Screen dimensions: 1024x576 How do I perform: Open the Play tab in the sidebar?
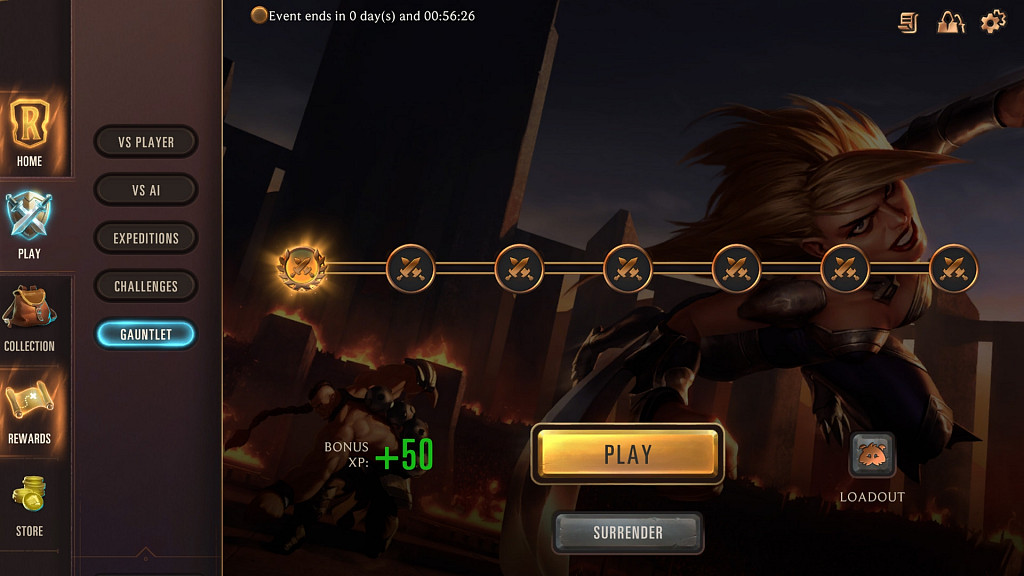click(30, 225)
